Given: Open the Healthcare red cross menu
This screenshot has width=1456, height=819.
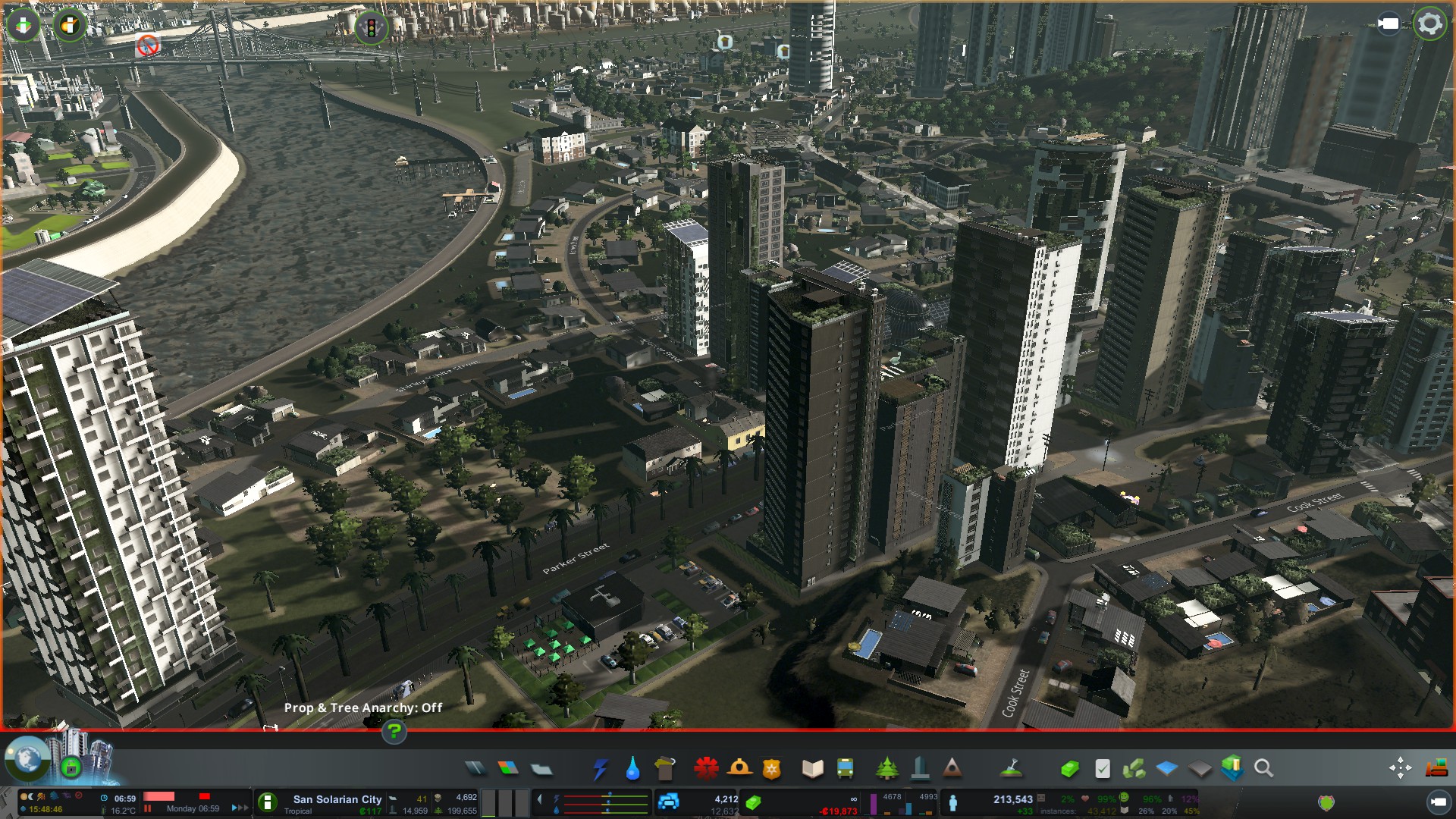Looking at the screenshot, I should pyautogui.click(x=706, y=769).
